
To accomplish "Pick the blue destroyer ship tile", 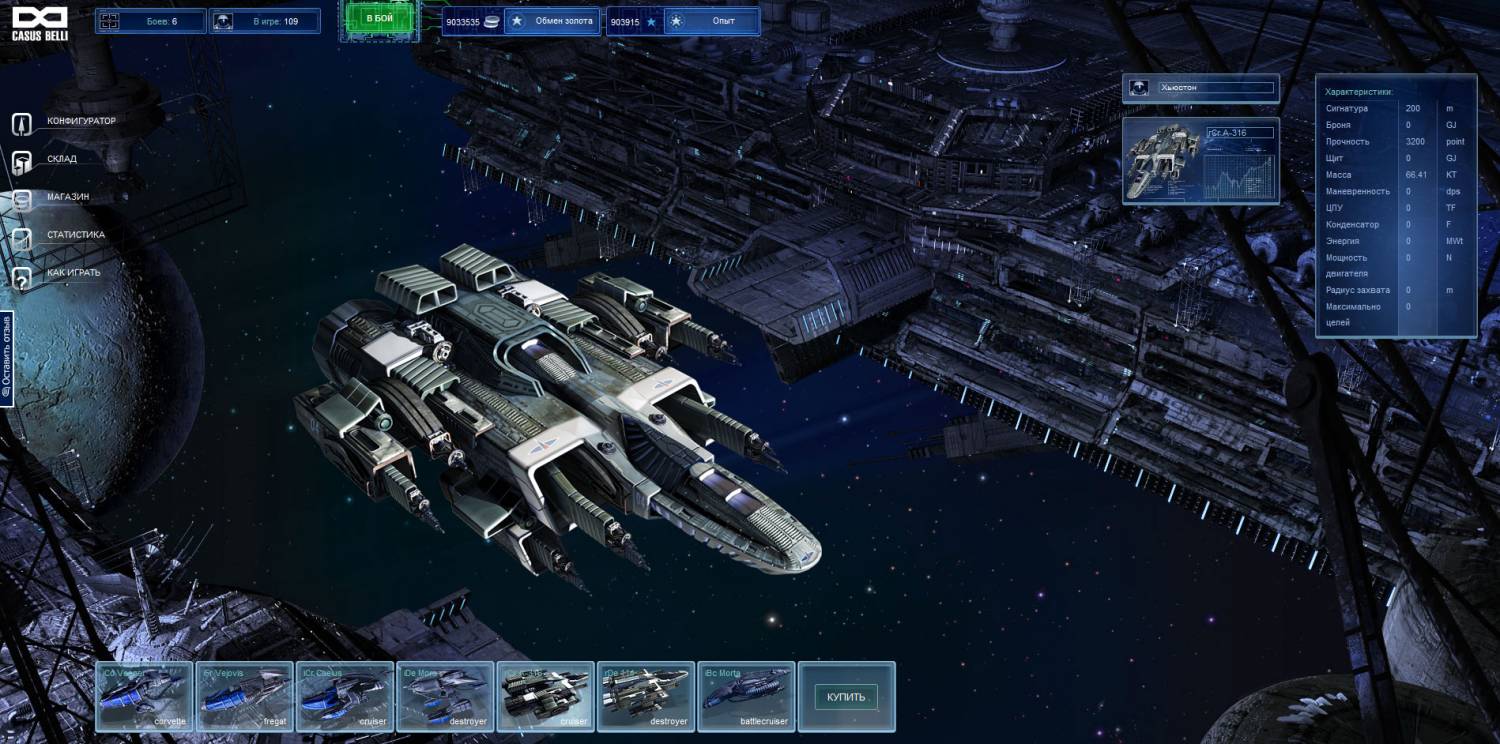I will tap(445, 696).
